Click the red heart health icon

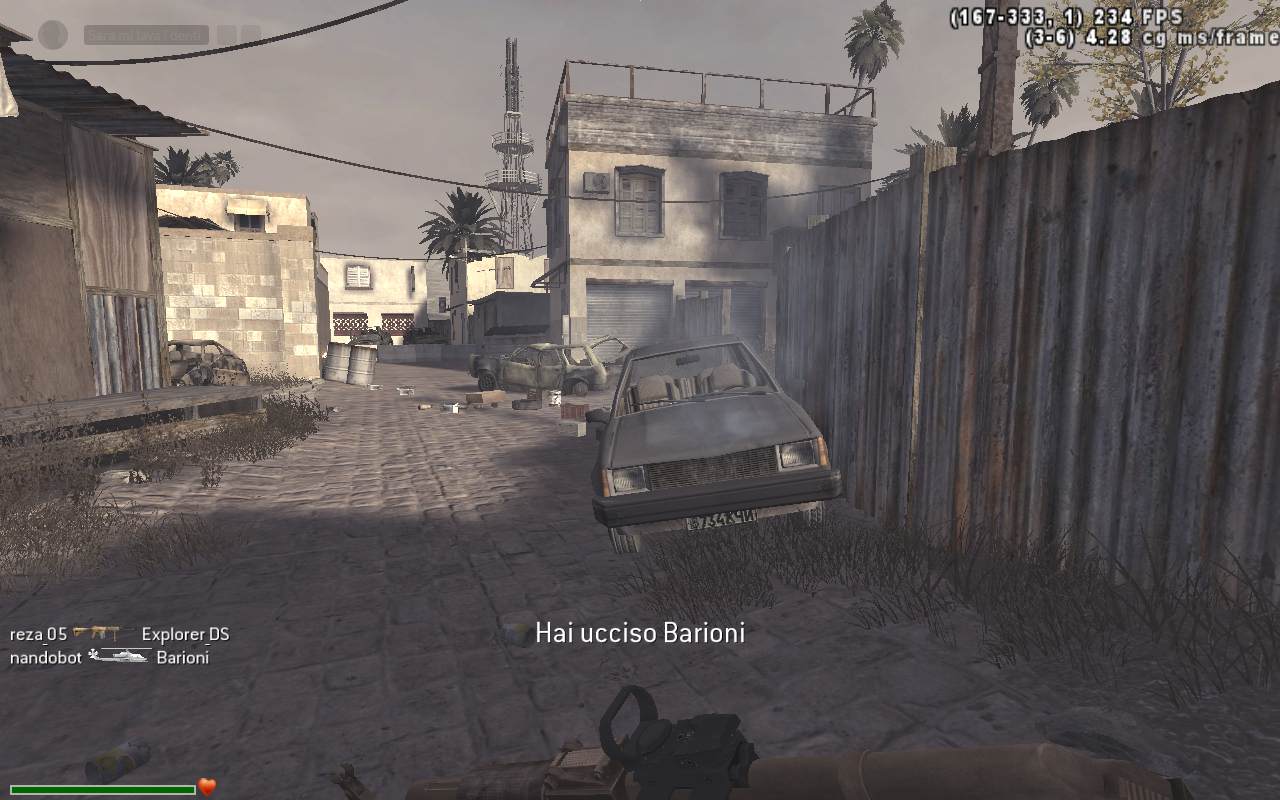(x=207, y=786)
